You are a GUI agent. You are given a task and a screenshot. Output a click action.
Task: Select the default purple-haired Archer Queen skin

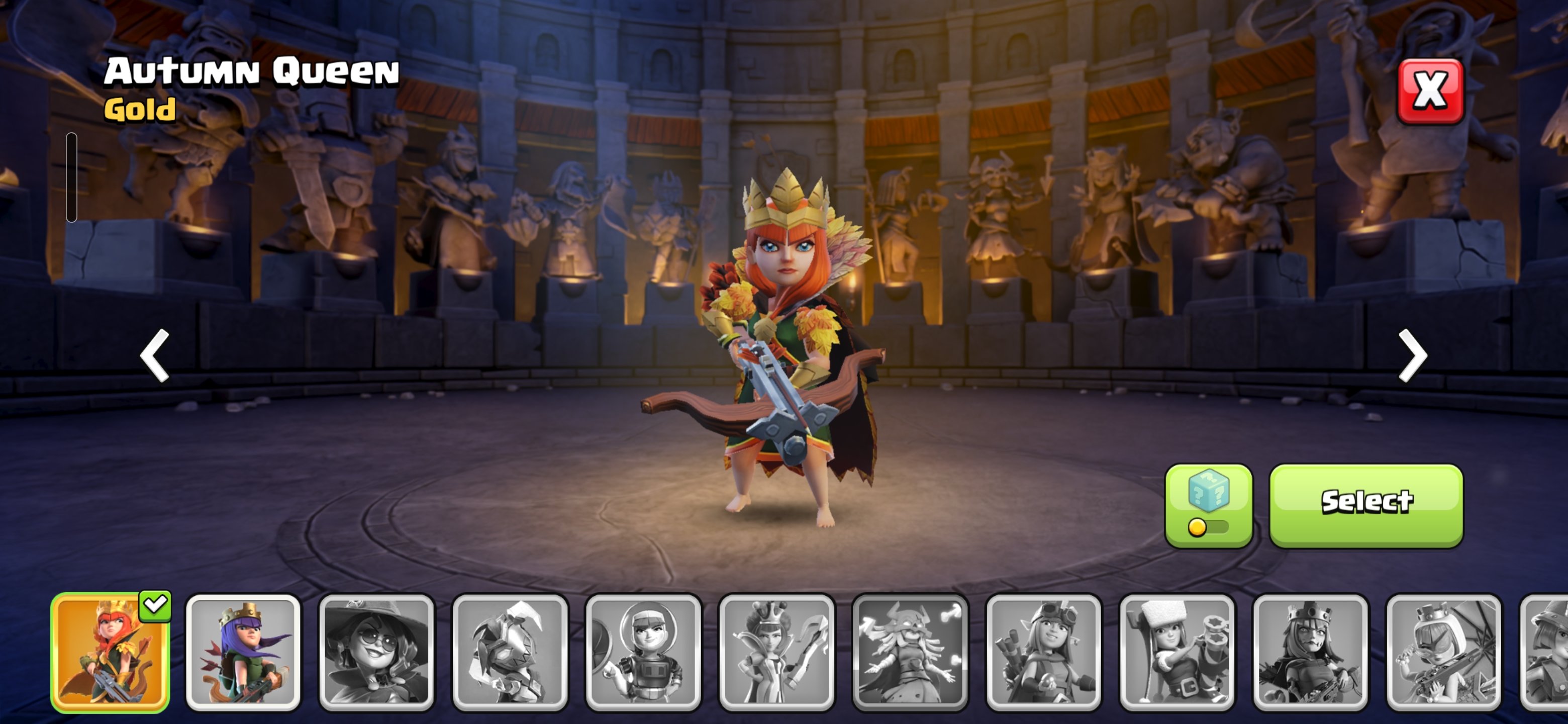pyautogui.click(x=243, y=652)
